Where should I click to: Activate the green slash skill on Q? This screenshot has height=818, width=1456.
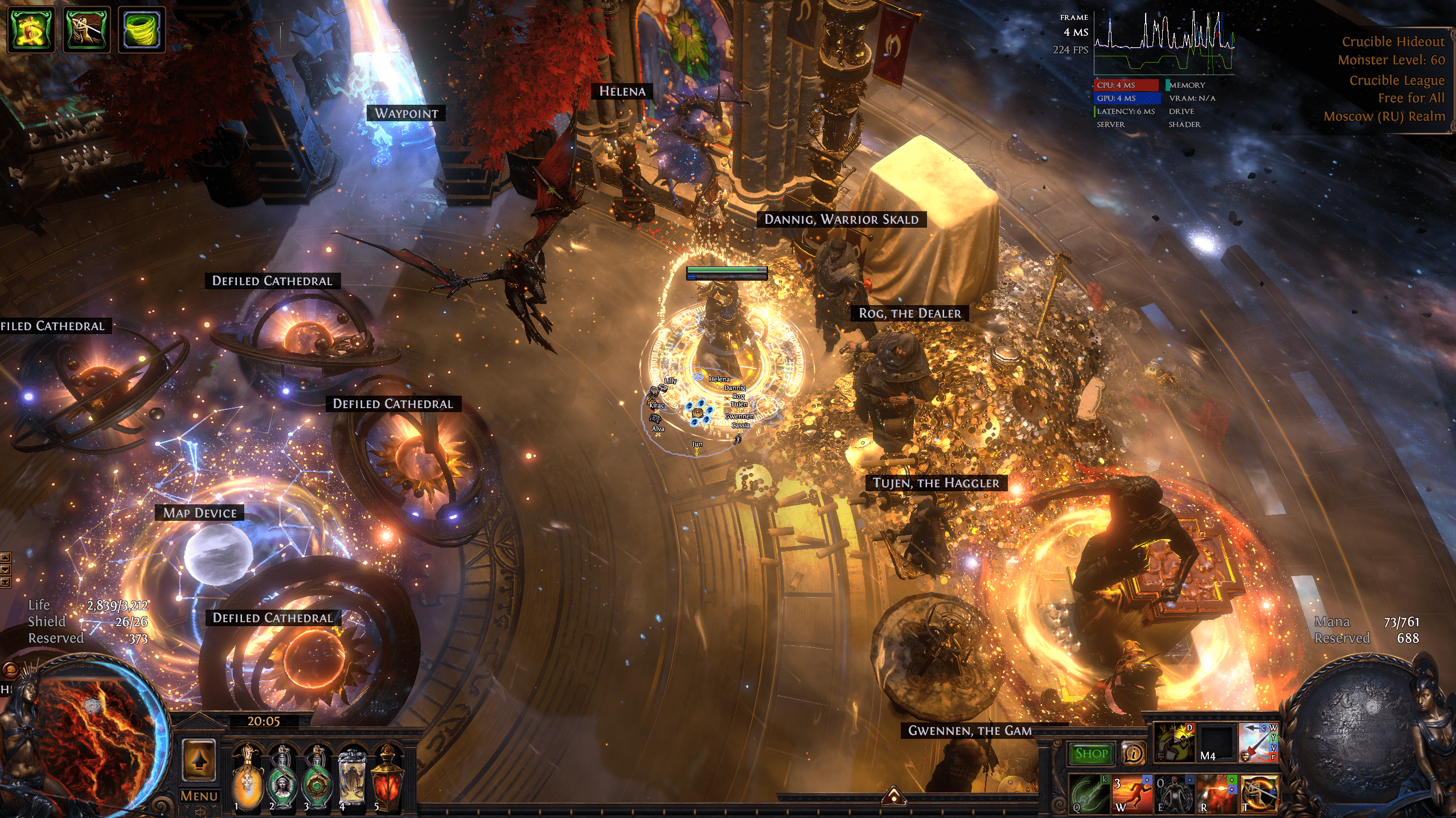(x=1089, y=793)
